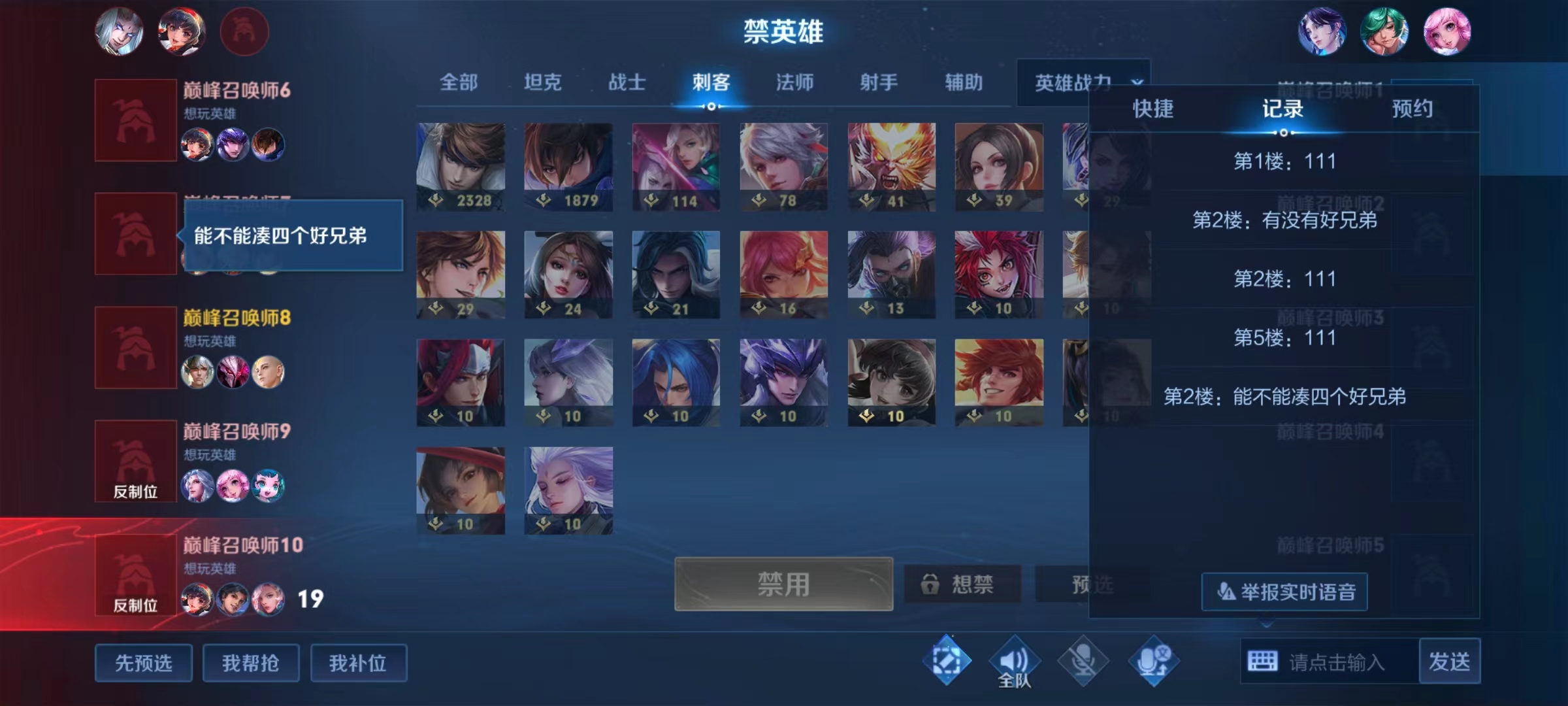The image size is (1568, 706).
Task: Open the 战士 hero tab
Action: point(627,82)
